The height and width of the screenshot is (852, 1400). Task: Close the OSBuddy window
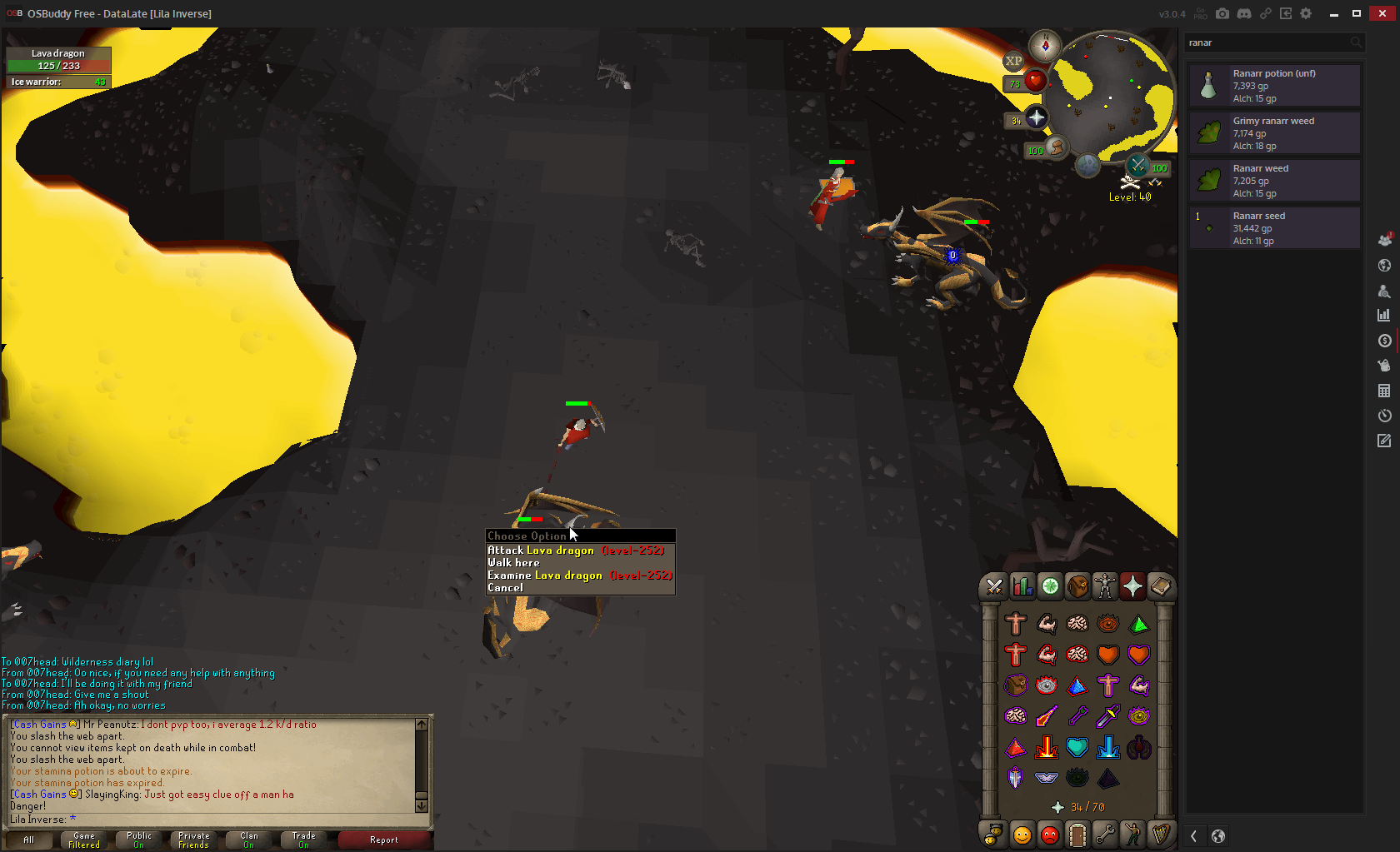[x=1382, y=13]
